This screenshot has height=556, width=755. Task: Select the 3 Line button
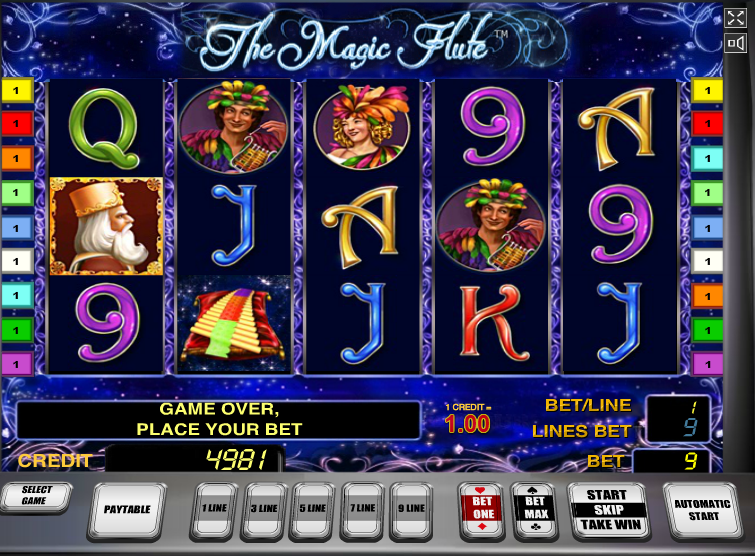[264, 508]
